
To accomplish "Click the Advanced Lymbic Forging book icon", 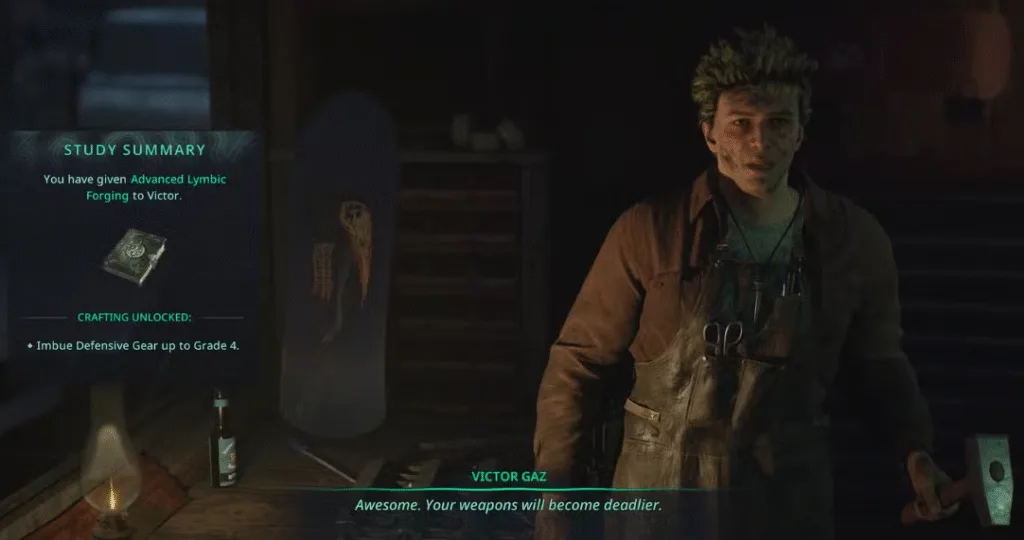I will coord(134,256).
